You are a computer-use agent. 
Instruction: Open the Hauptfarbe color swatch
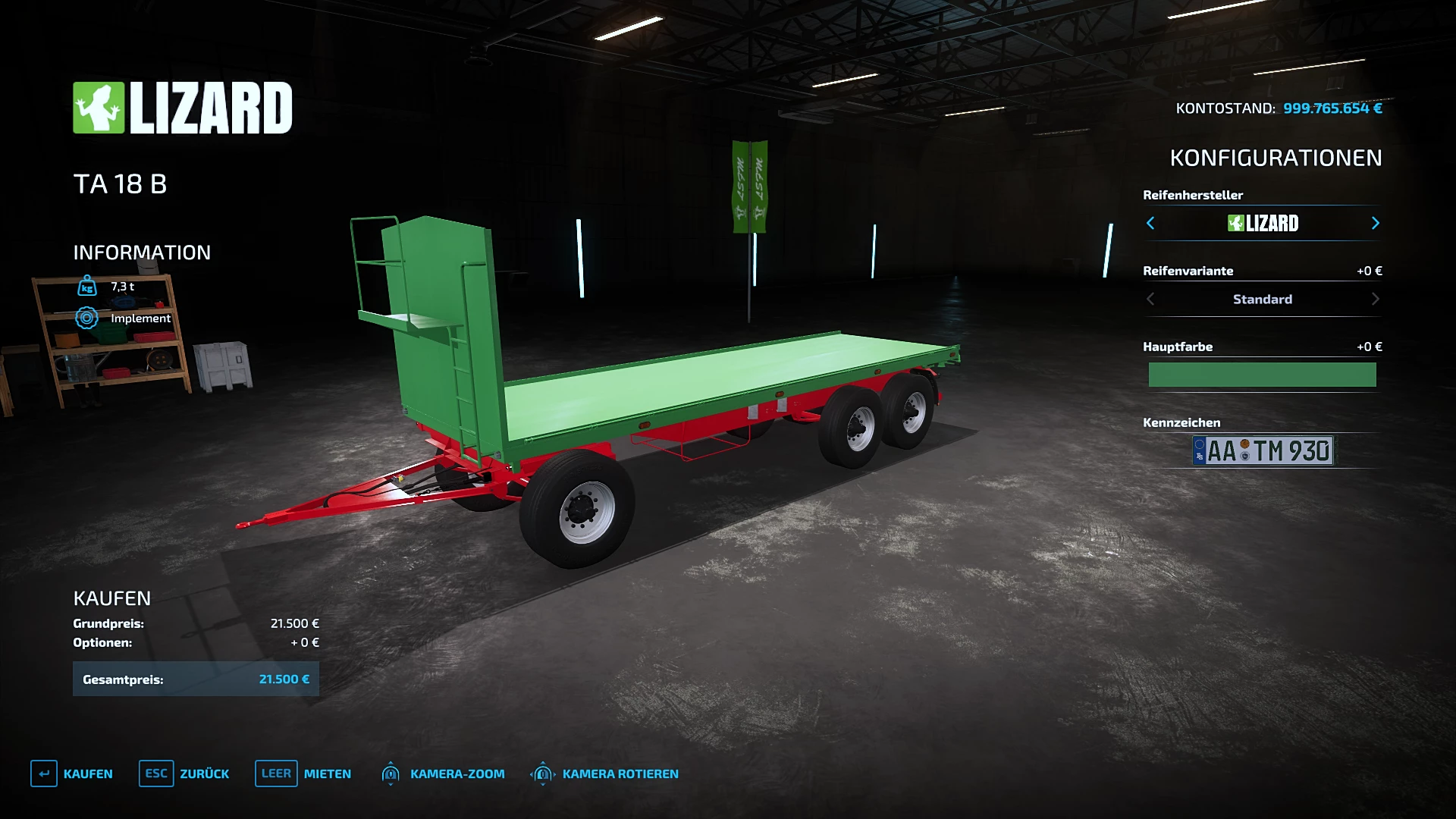pyautogui.click(x=1262, y=374)
